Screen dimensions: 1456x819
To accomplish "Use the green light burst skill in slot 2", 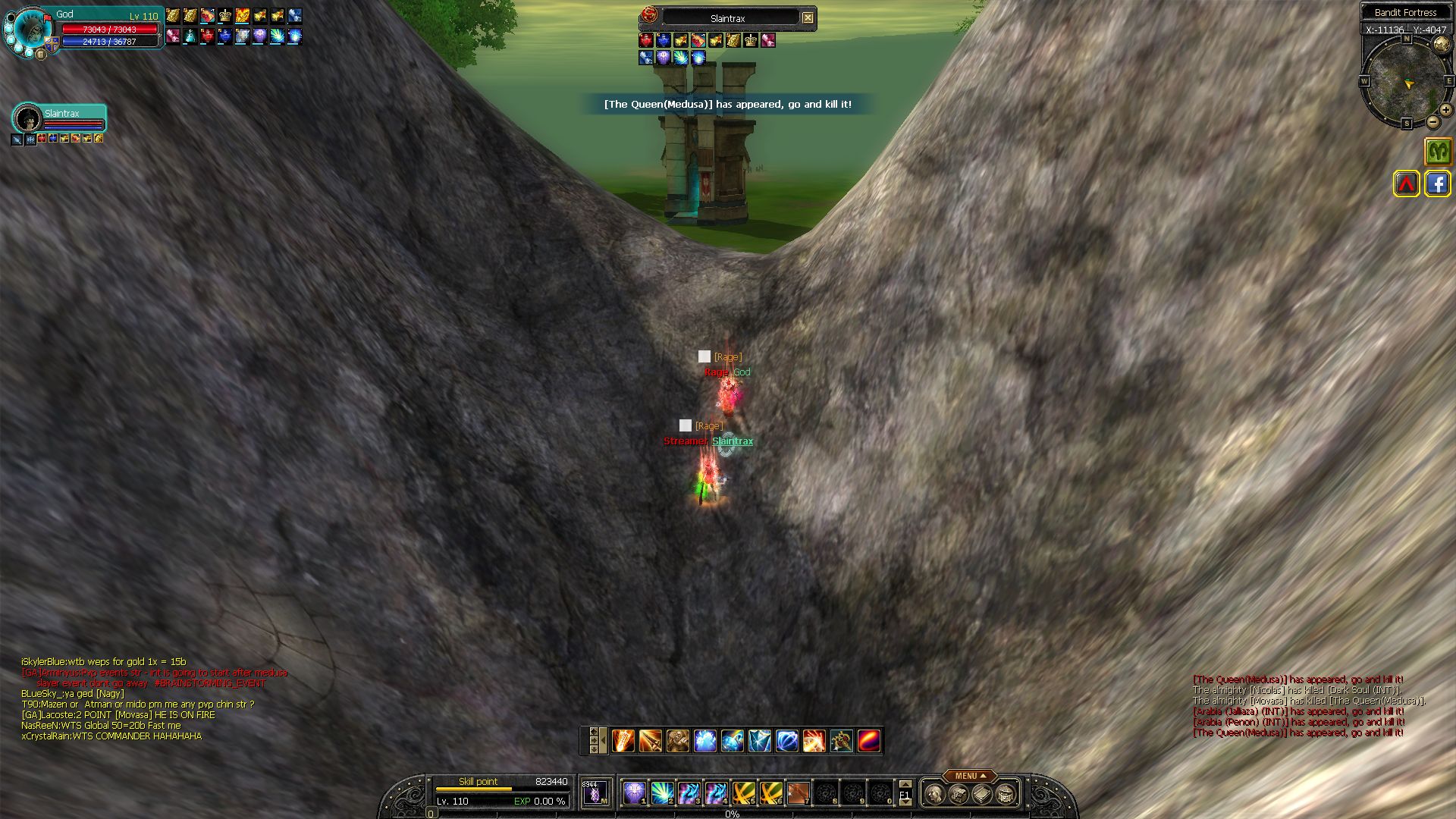I will (x=662, y=793).
